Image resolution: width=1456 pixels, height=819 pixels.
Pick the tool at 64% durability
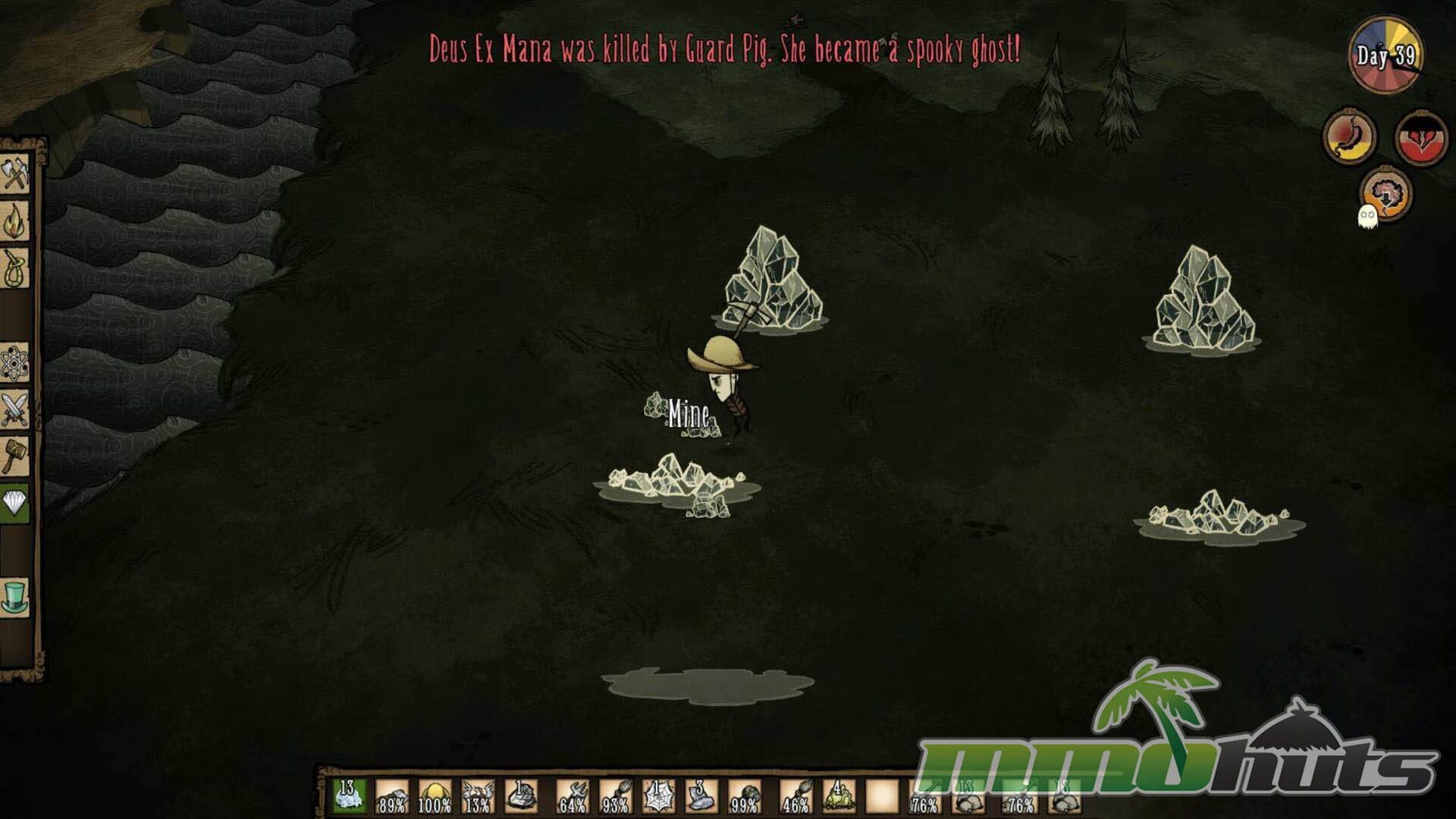click(x=572, y=796)
